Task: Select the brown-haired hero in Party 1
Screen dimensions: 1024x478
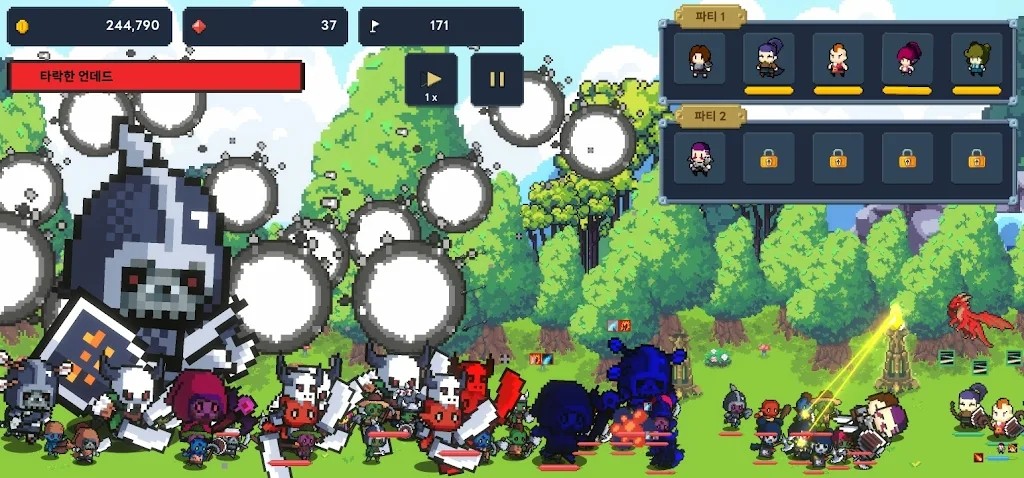Action: click(x=699, y=59)
